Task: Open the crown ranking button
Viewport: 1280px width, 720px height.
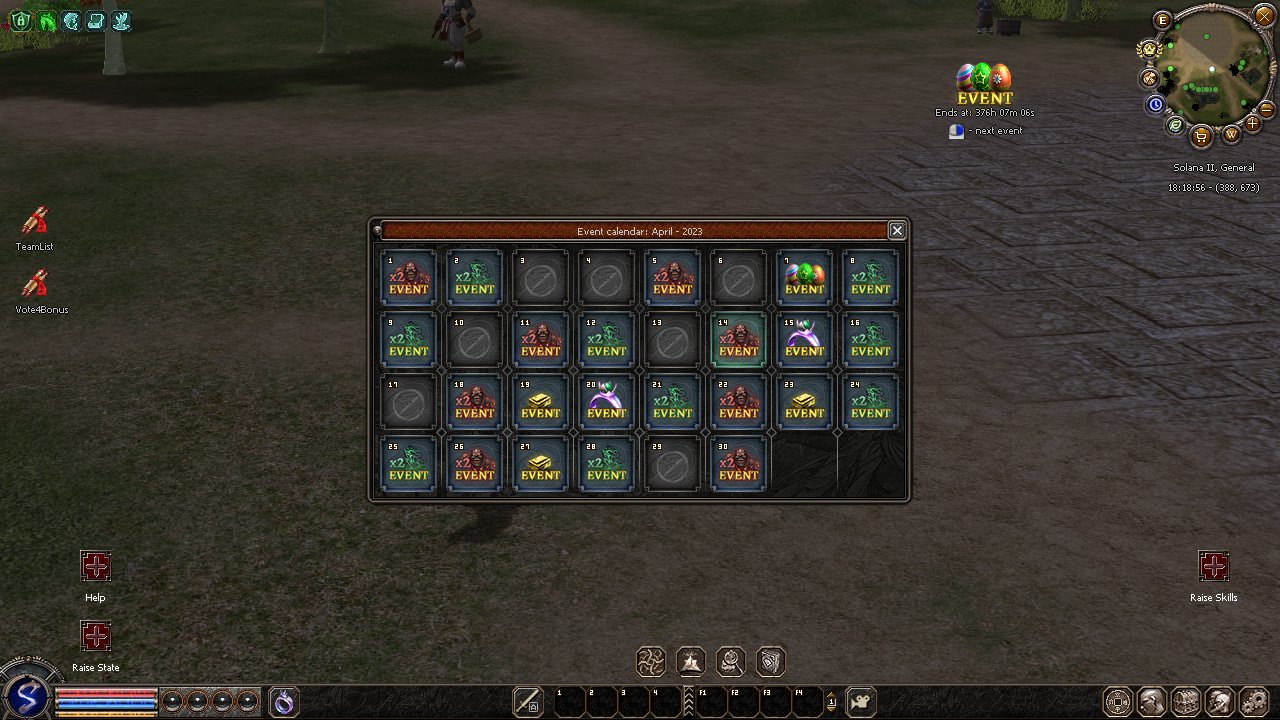Action: (1147, 48)
